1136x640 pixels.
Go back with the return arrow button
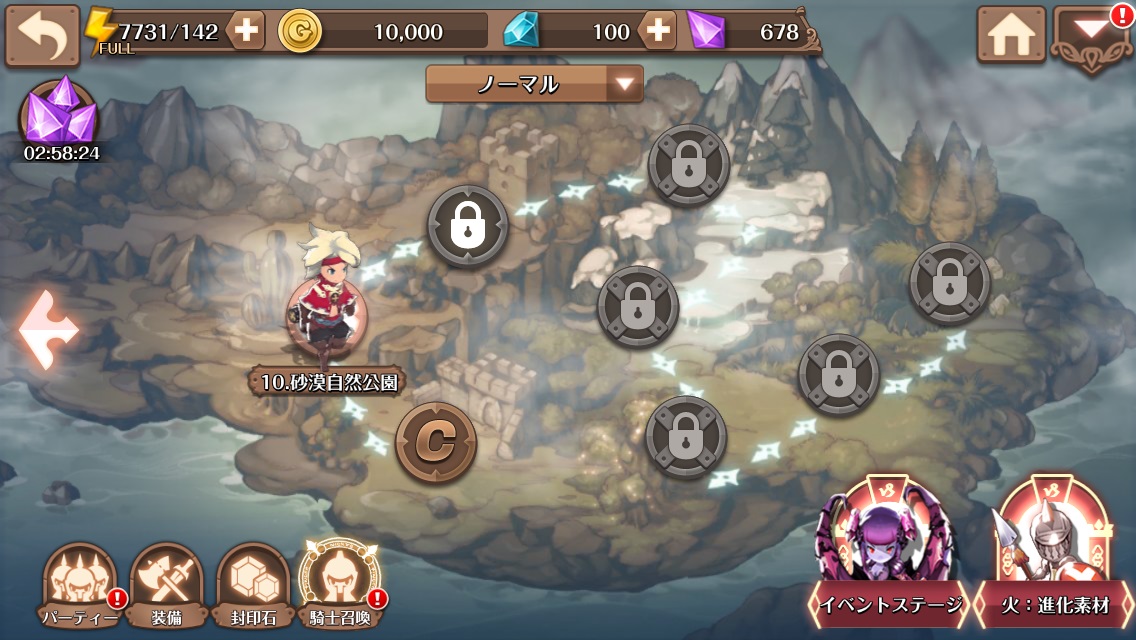[42, 36]
